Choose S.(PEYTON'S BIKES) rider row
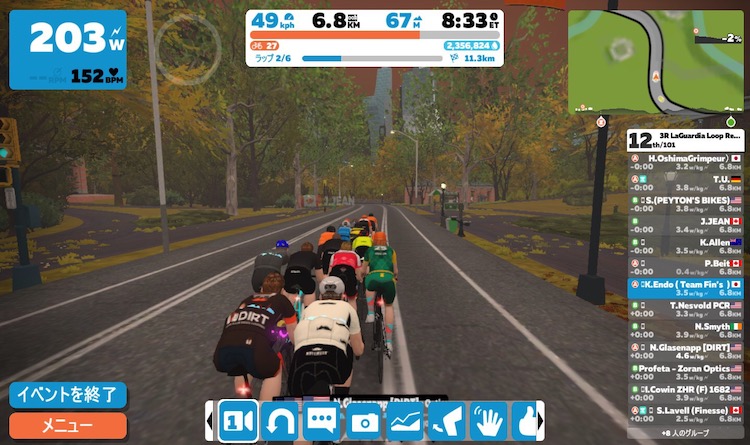 pyautogui.click(x=685, y=205)
